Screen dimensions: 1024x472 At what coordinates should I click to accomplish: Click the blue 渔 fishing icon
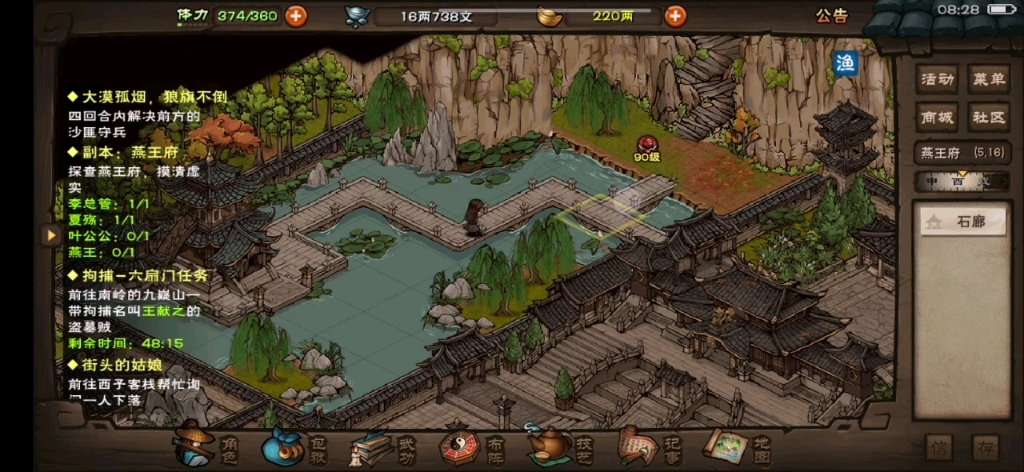[x=846, y=64]
